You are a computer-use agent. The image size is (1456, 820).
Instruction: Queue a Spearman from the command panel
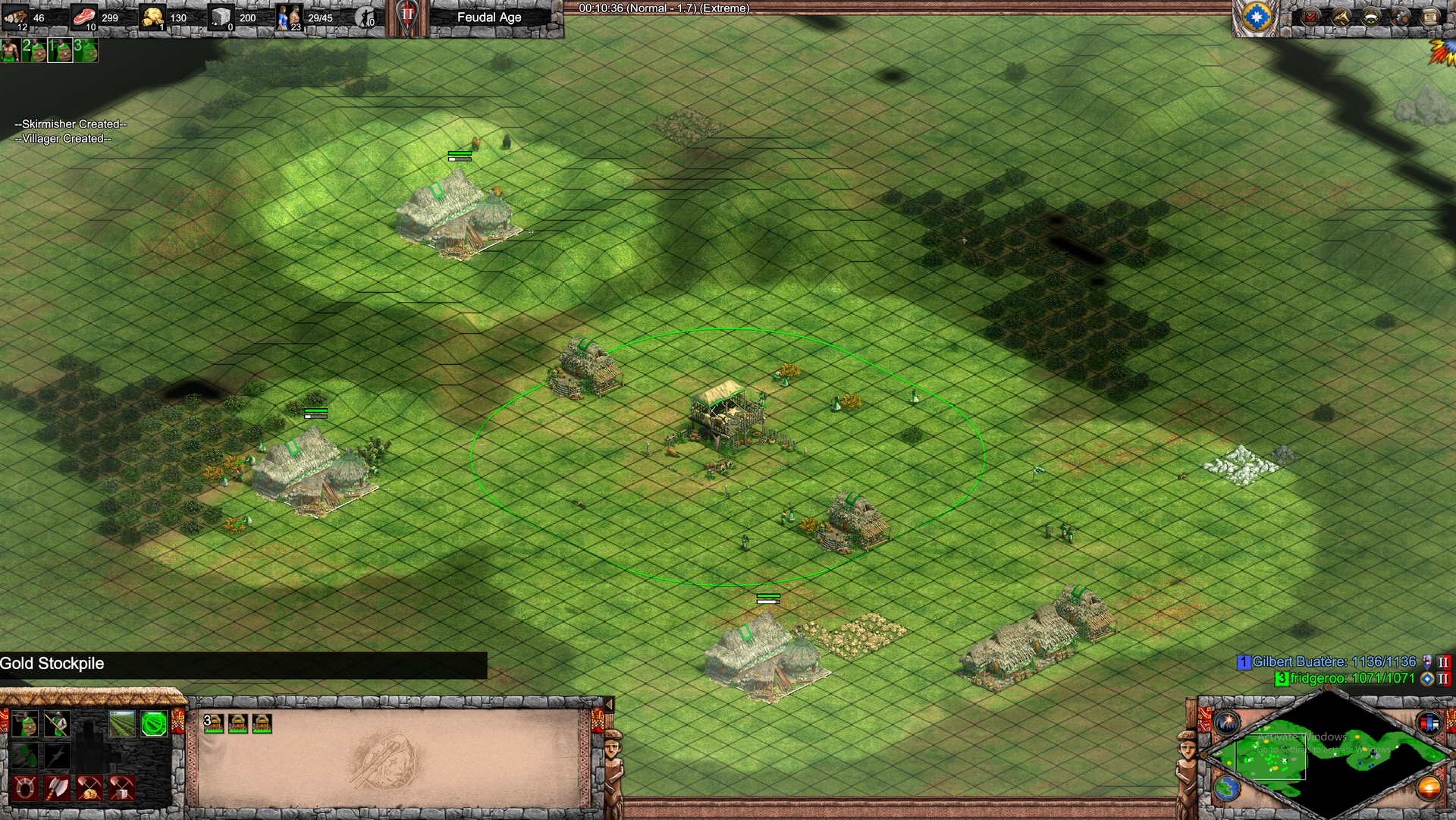click(x=57, y=724)
